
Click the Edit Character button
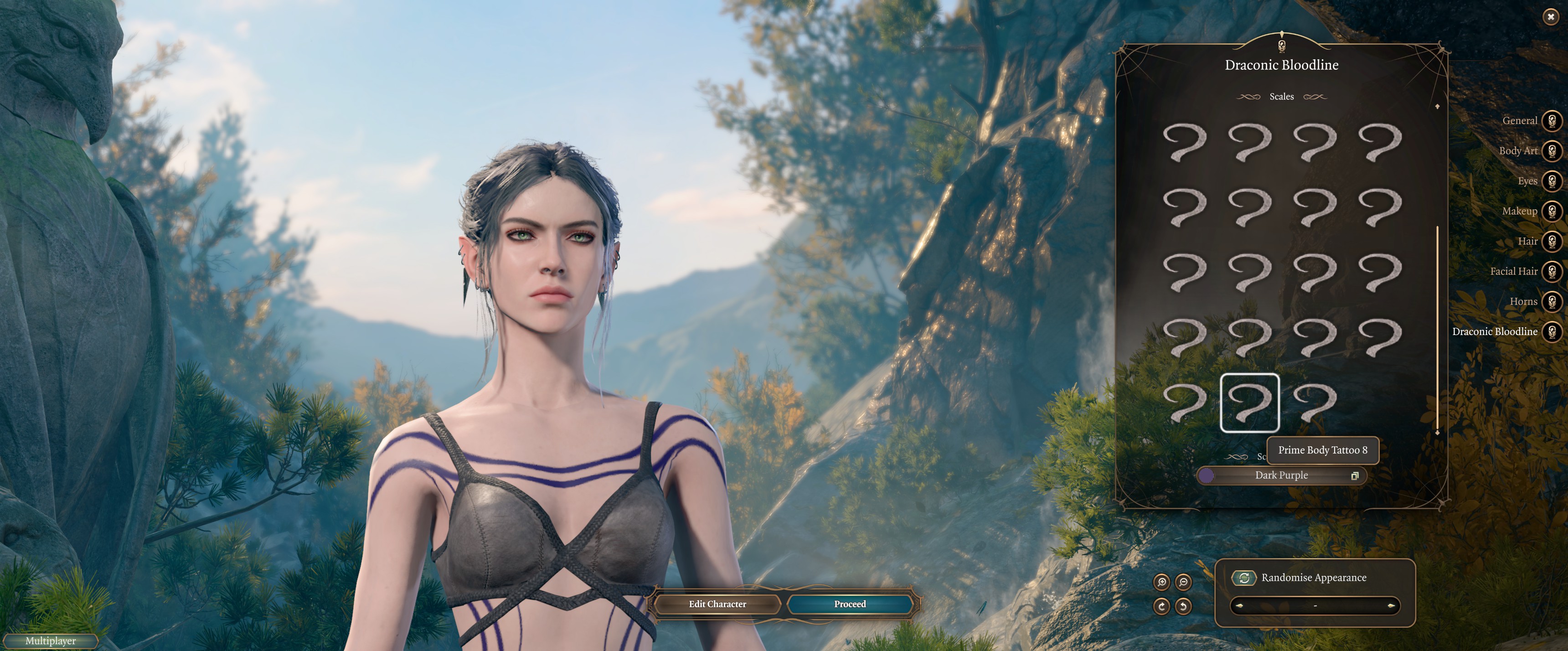717,604
